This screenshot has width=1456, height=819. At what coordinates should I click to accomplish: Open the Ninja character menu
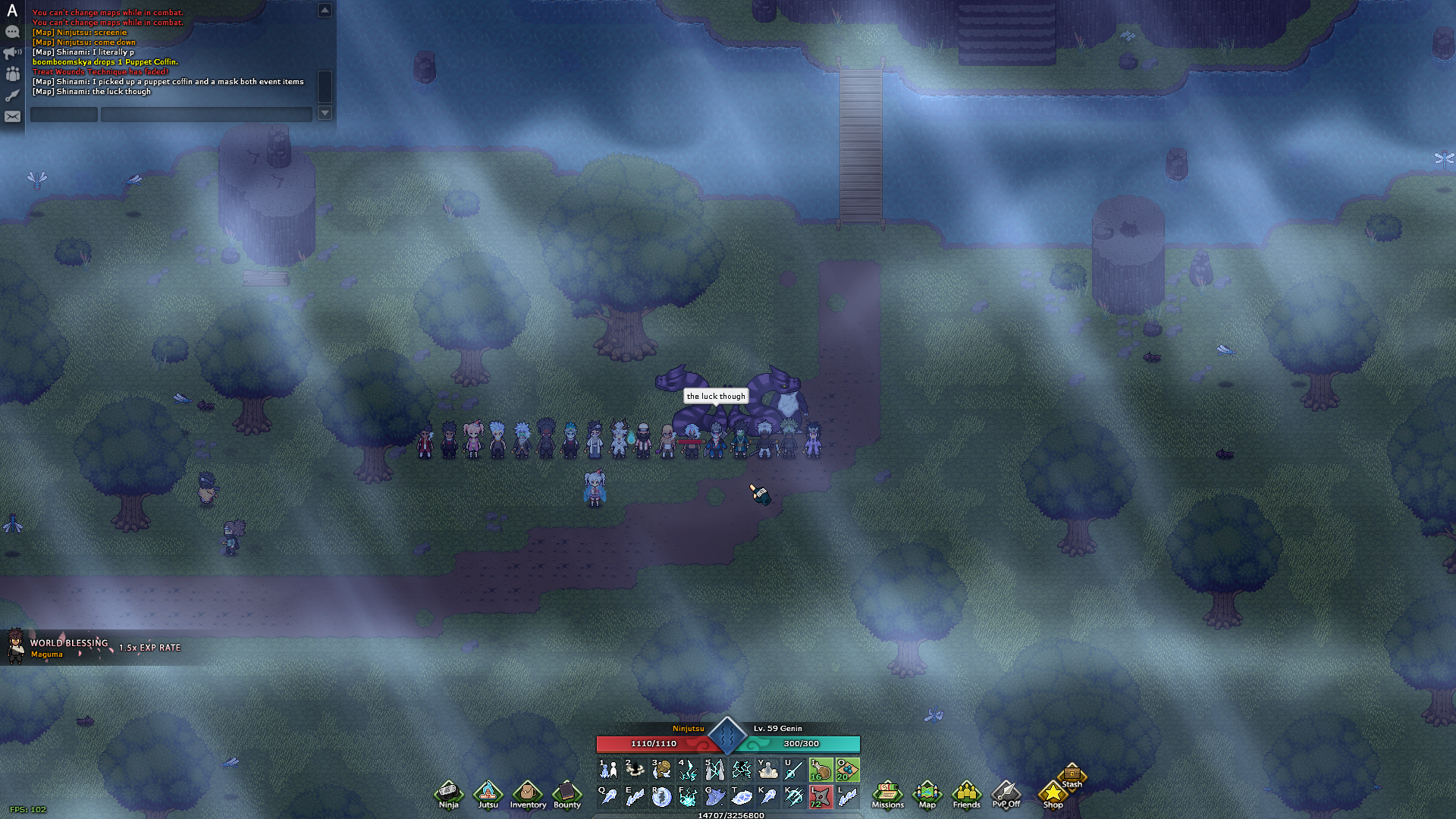point(448,794)
